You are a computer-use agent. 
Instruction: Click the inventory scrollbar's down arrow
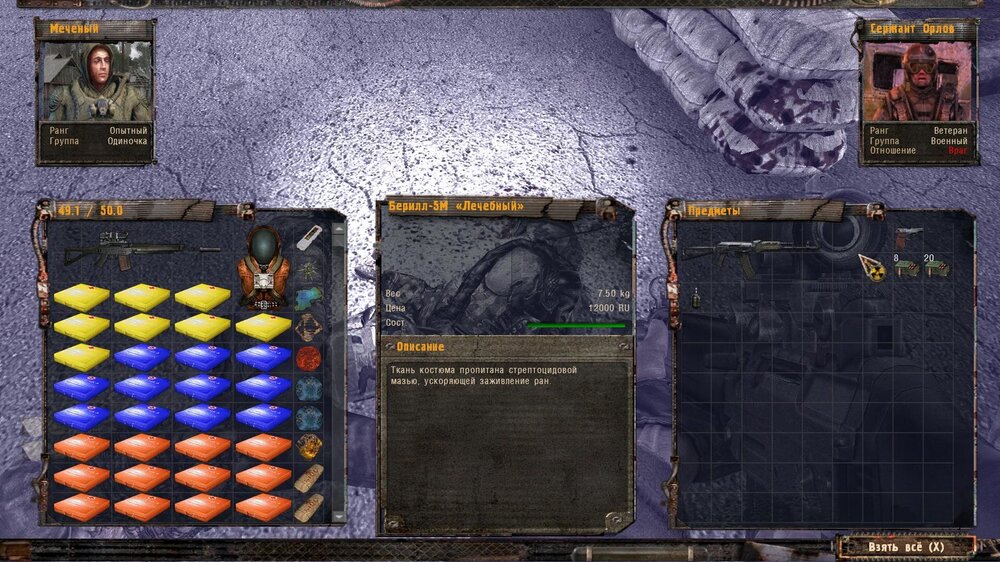[337, 516]
